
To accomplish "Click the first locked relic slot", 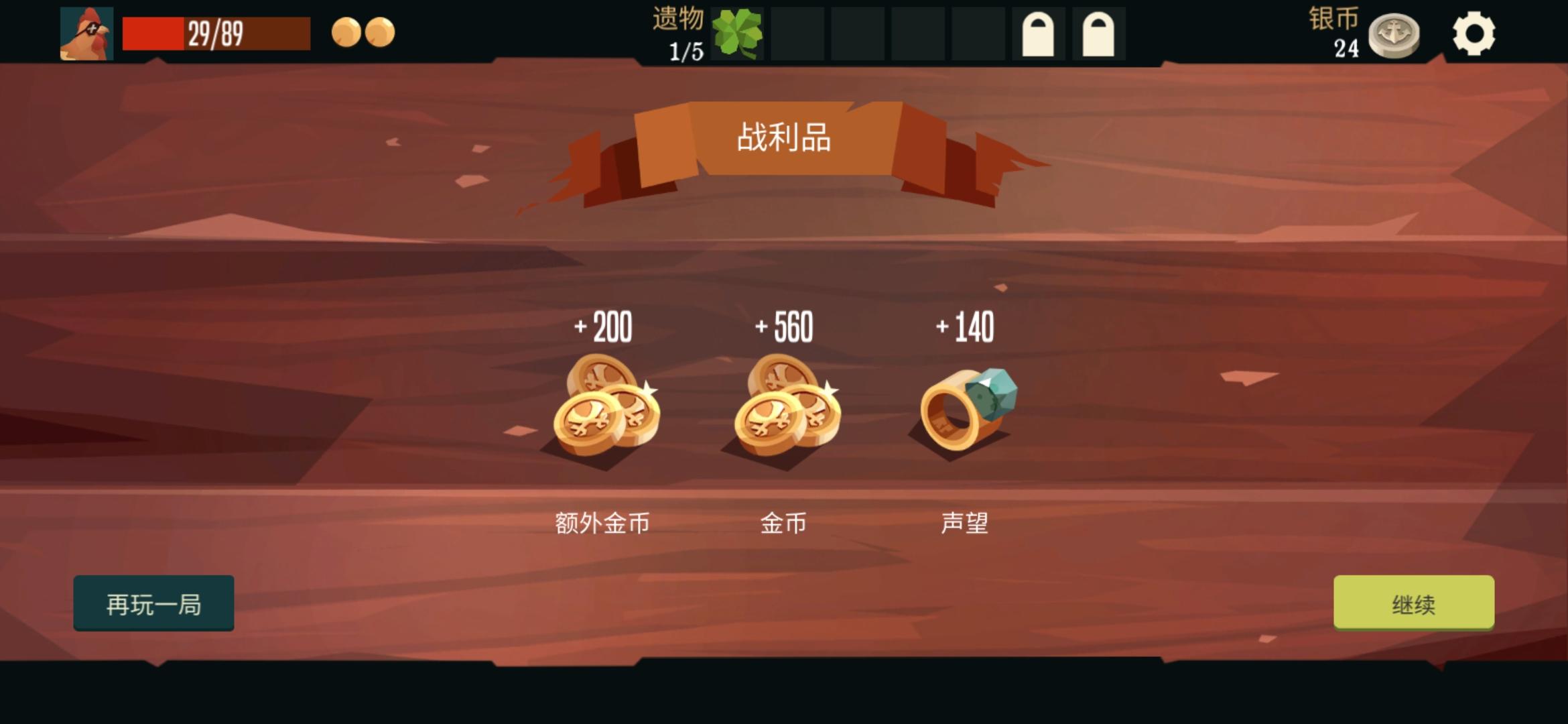I will pyautogui.click(x=1039, y=31).
